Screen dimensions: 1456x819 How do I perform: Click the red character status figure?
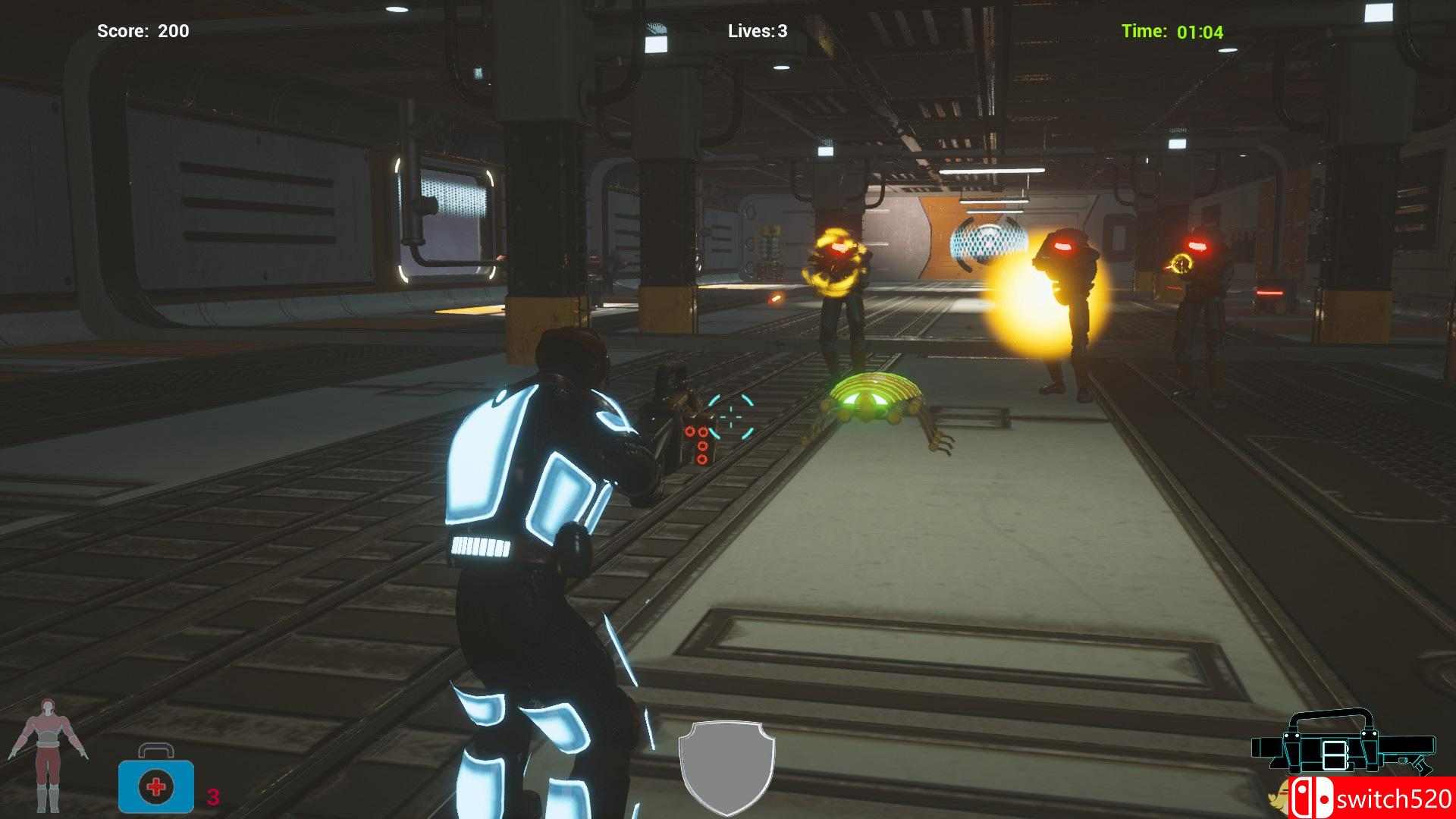point(48,764)
